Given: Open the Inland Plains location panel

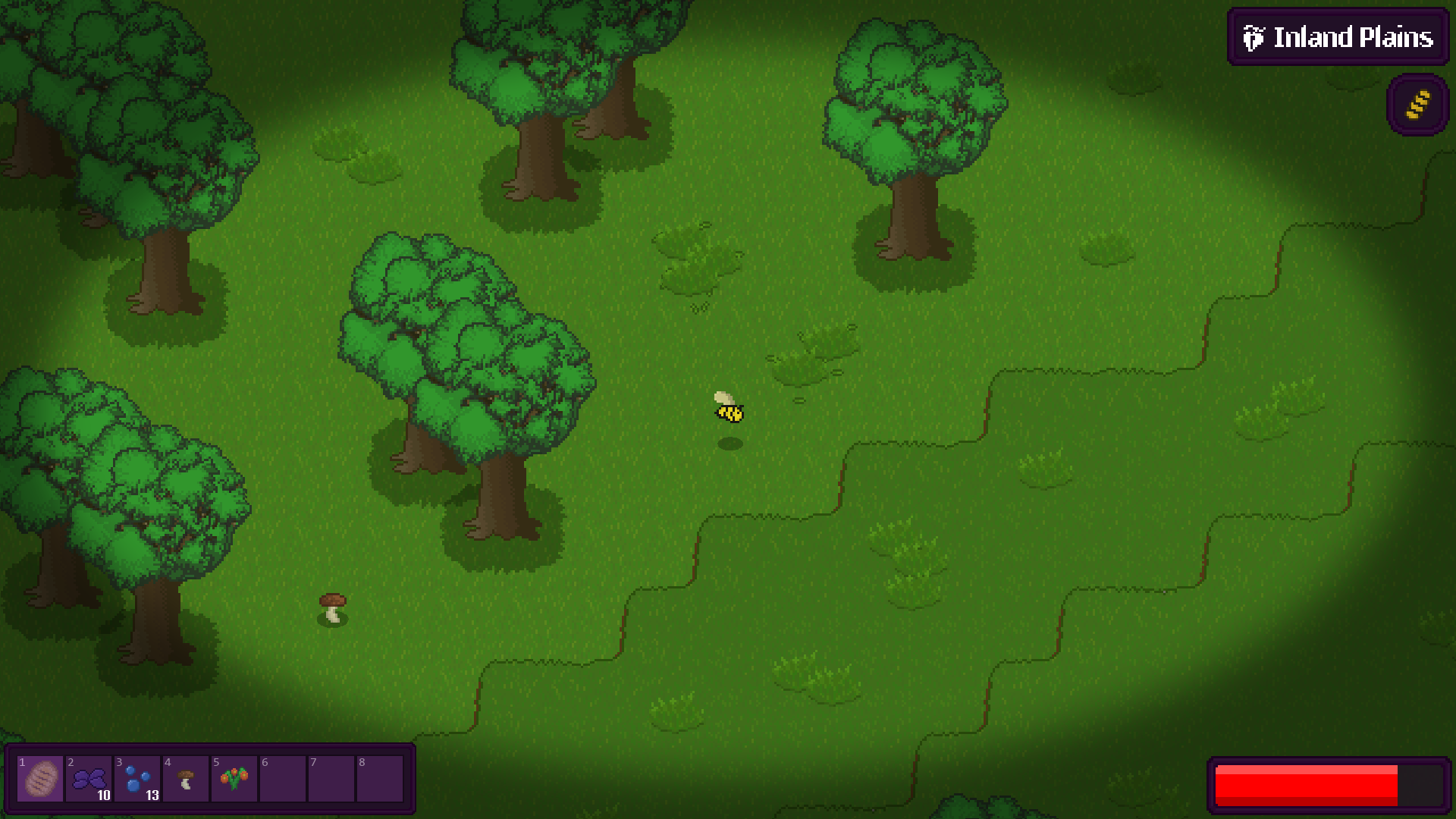Looking at the screenshot, I should click(1338, 37).
